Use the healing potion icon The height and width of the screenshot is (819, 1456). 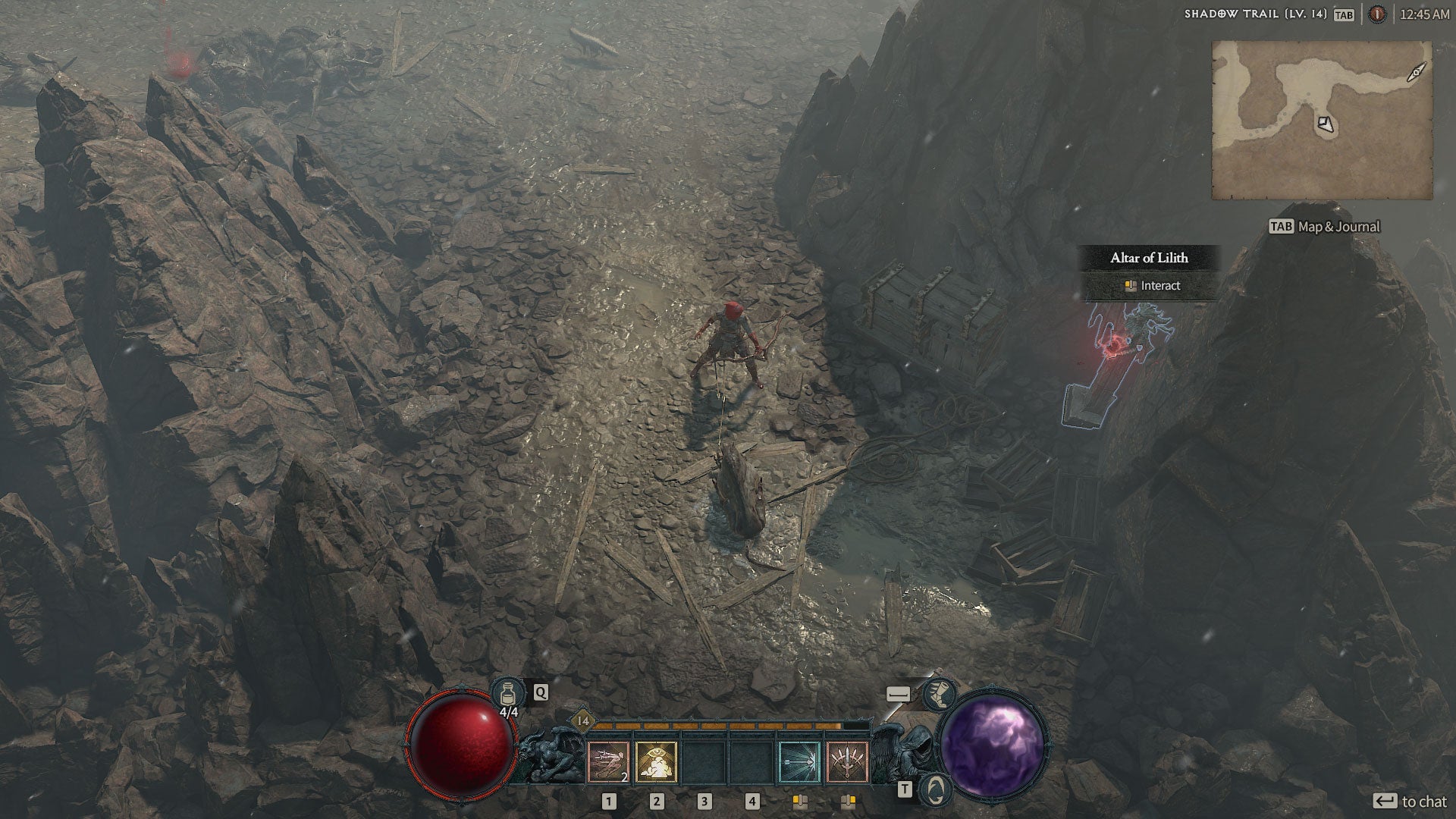coord(508,693)
